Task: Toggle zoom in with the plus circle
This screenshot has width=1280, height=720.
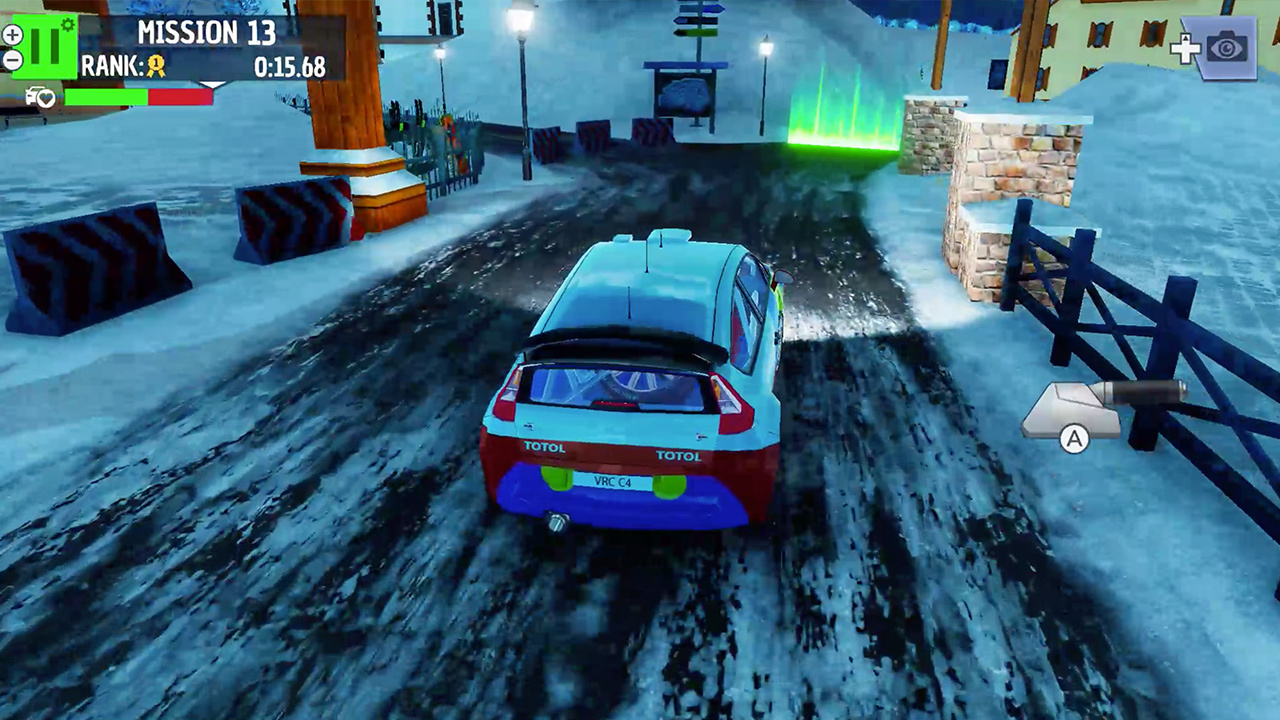Action: [13, 35]
